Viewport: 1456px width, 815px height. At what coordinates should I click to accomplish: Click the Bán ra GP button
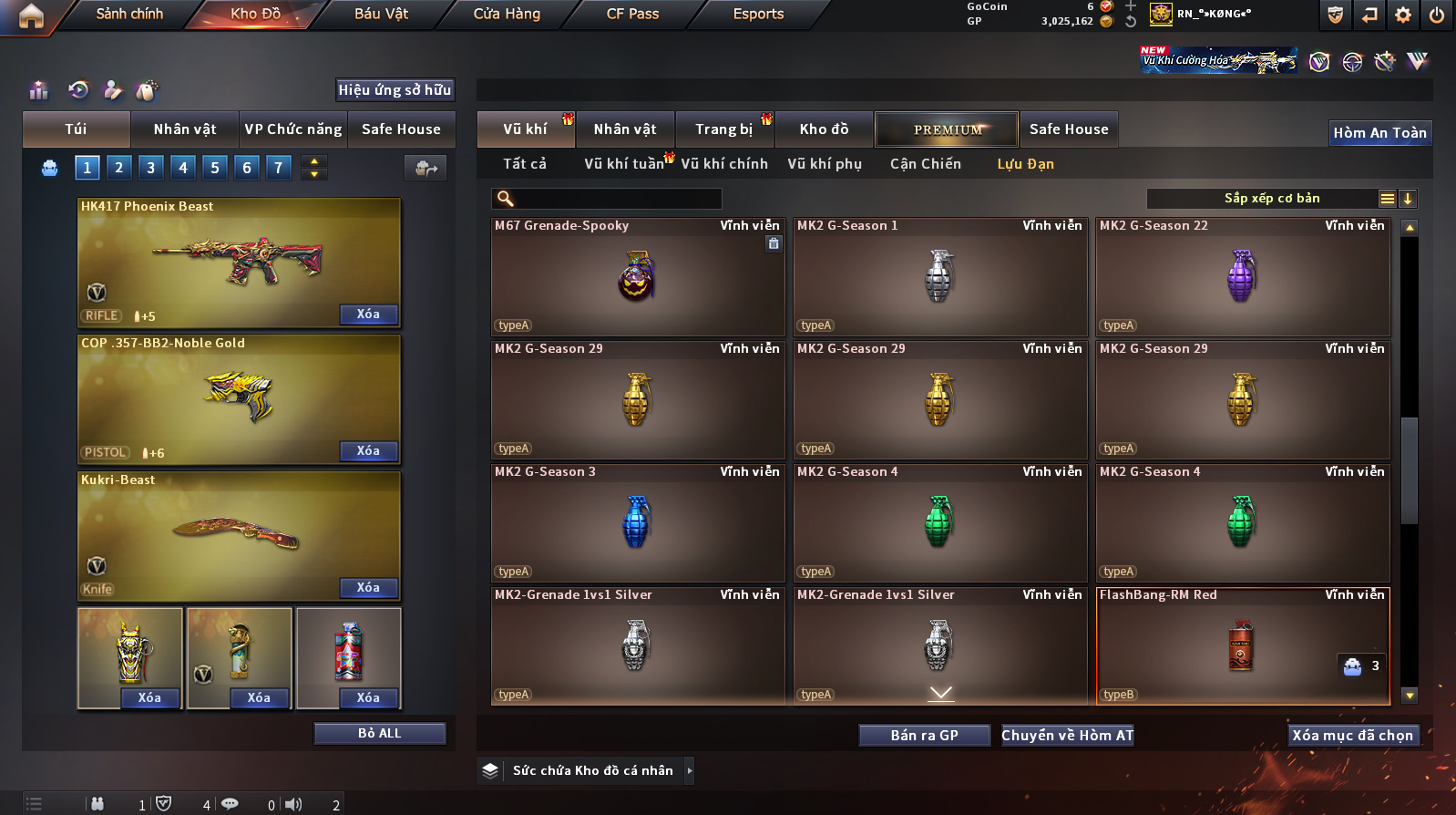pyautogui.click(x=924, y=736)
